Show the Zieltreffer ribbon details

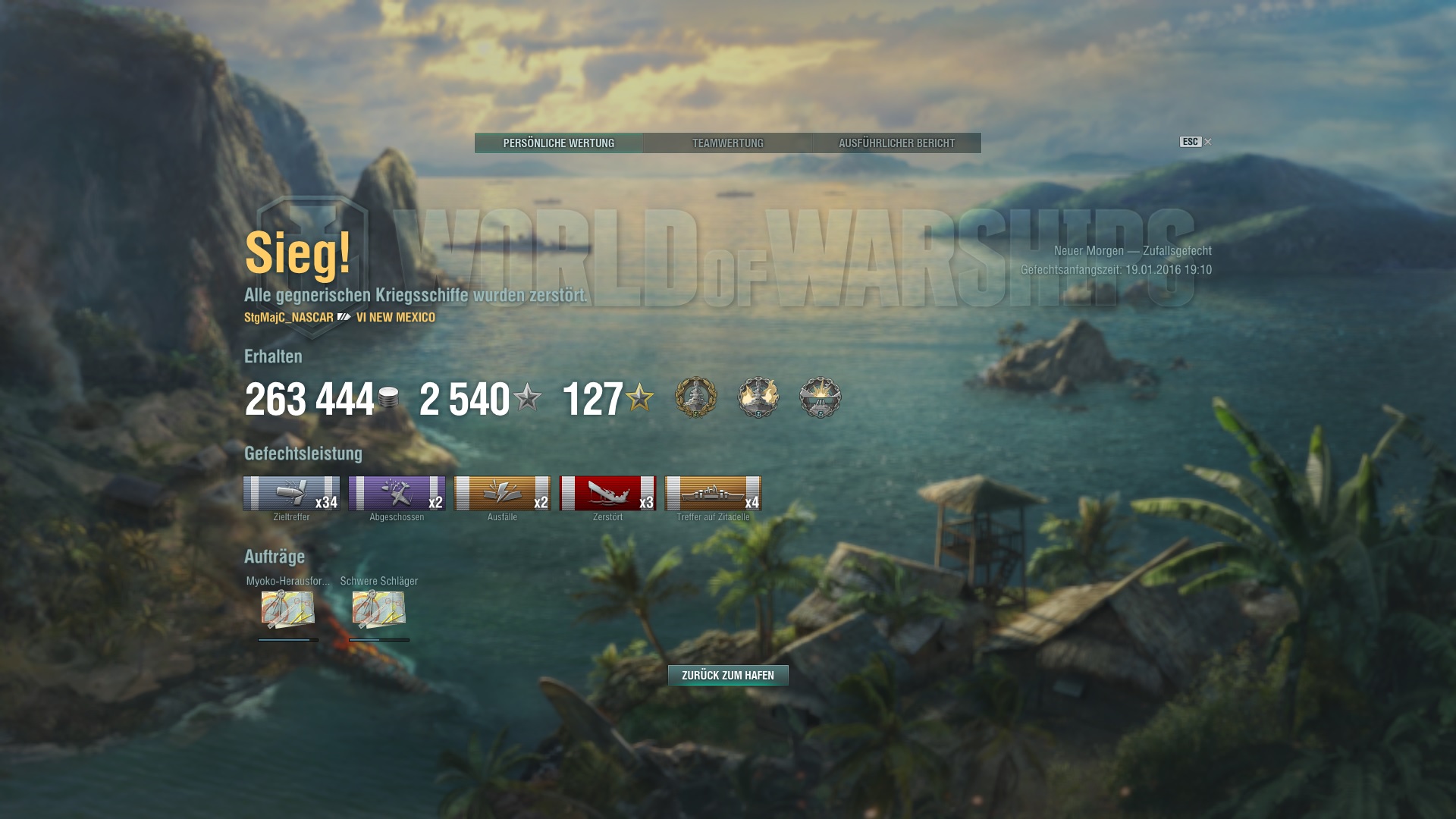pos(291,494)
